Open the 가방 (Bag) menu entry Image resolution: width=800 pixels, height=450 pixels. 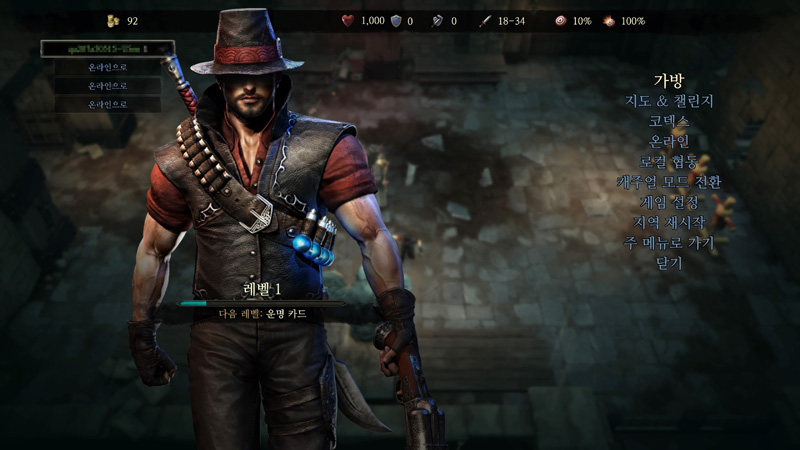tap(668, 81)
